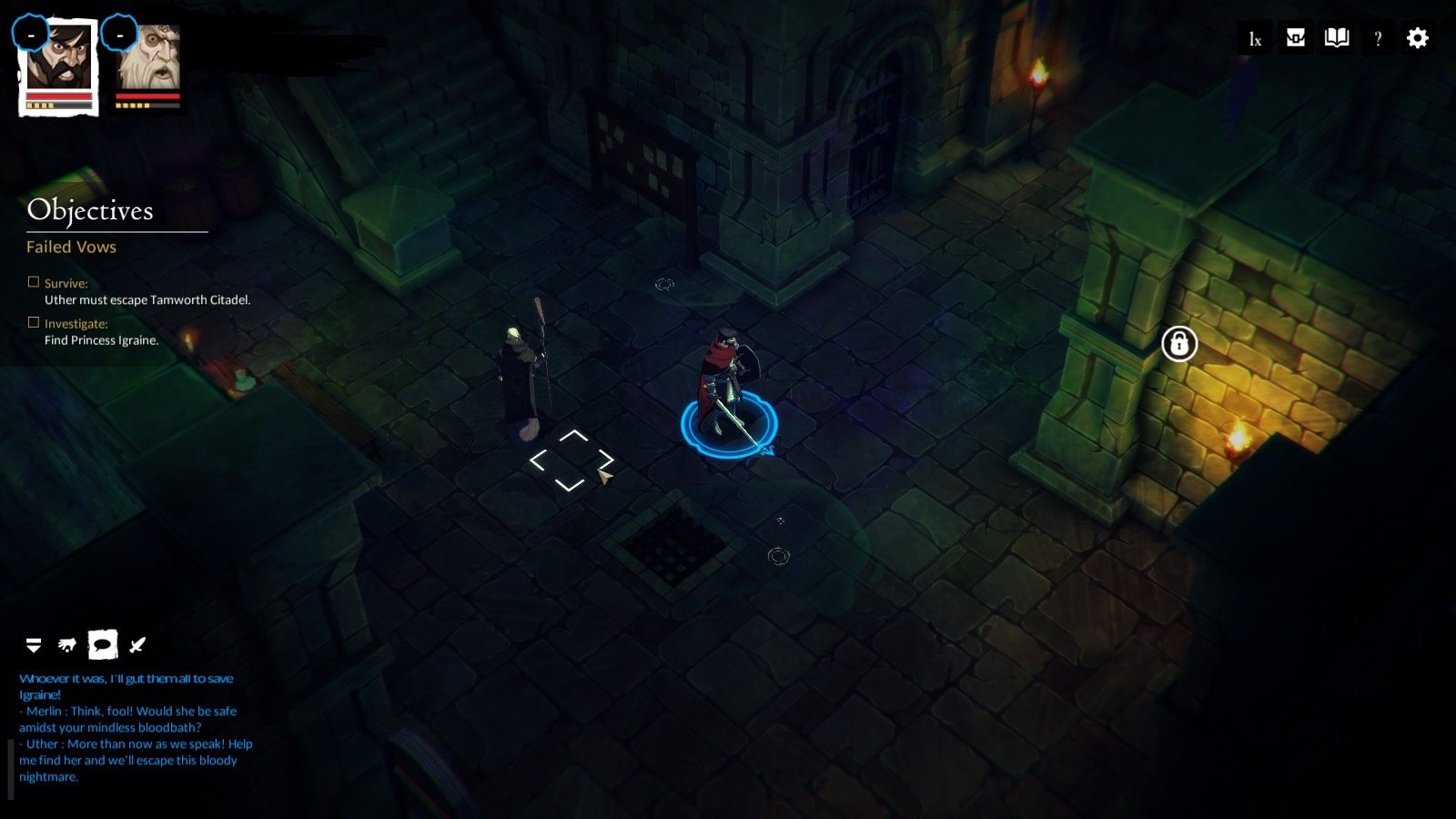Expand the Failed Vows quest heading
The height and width of the screenshot is (819, 1456).
(x=71, y=247)
